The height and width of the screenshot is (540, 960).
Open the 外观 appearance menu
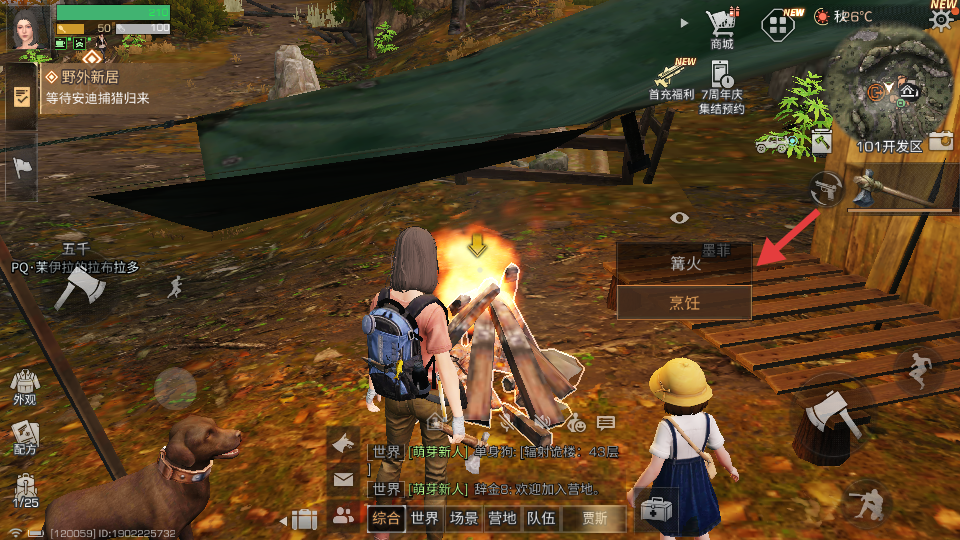click(x=24, y=385)
